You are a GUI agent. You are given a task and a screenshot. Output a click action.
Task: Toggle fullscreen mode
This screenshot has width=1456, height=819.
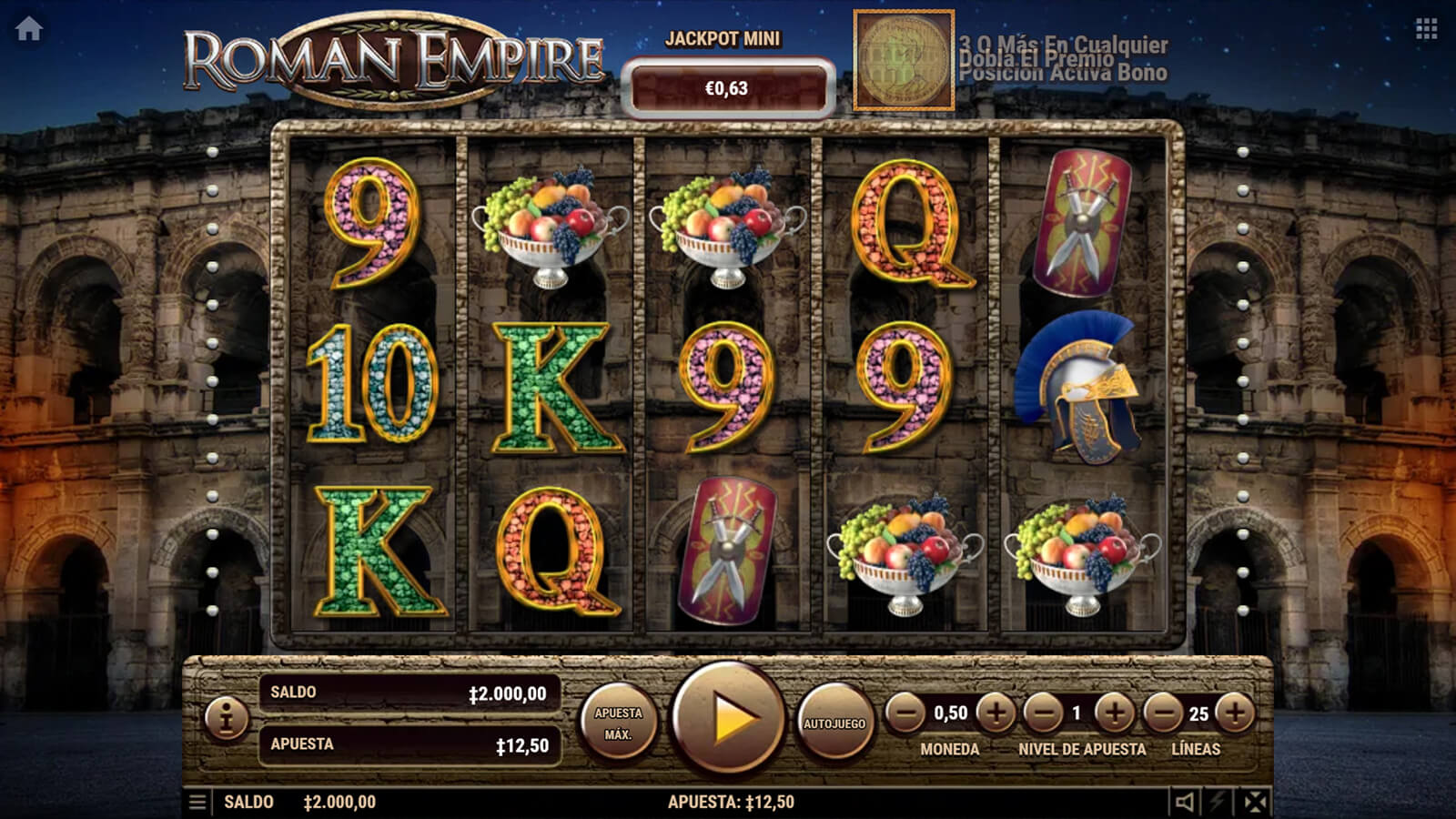(1255, 802)
